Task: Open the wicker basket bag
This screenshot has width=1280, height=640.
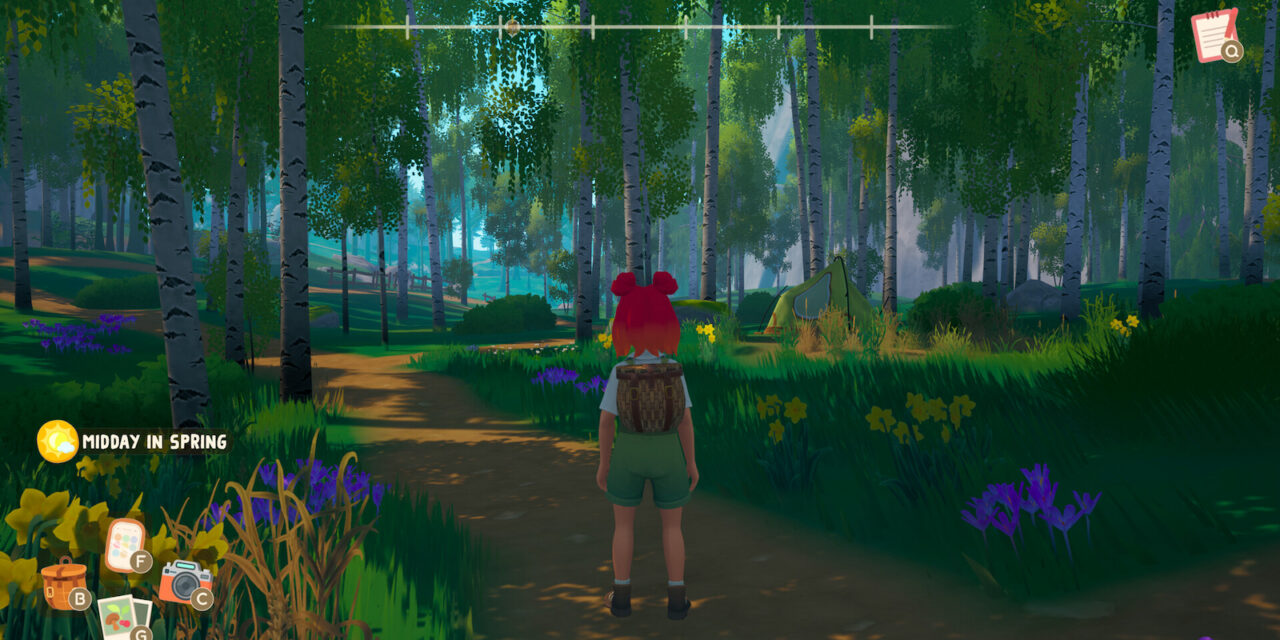Action: [x=63, y=583]
